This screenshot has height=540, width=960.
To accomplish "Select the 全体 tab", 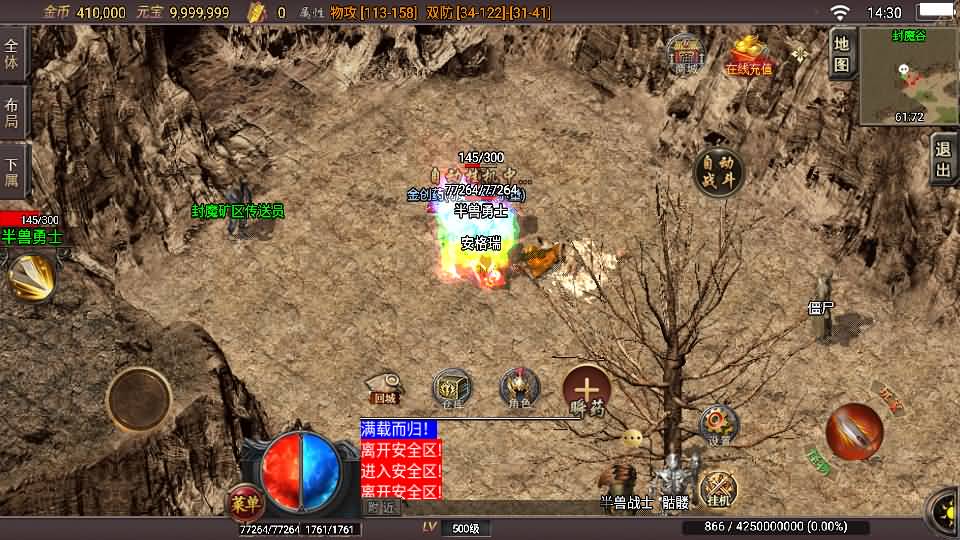I will coord(13,53).
